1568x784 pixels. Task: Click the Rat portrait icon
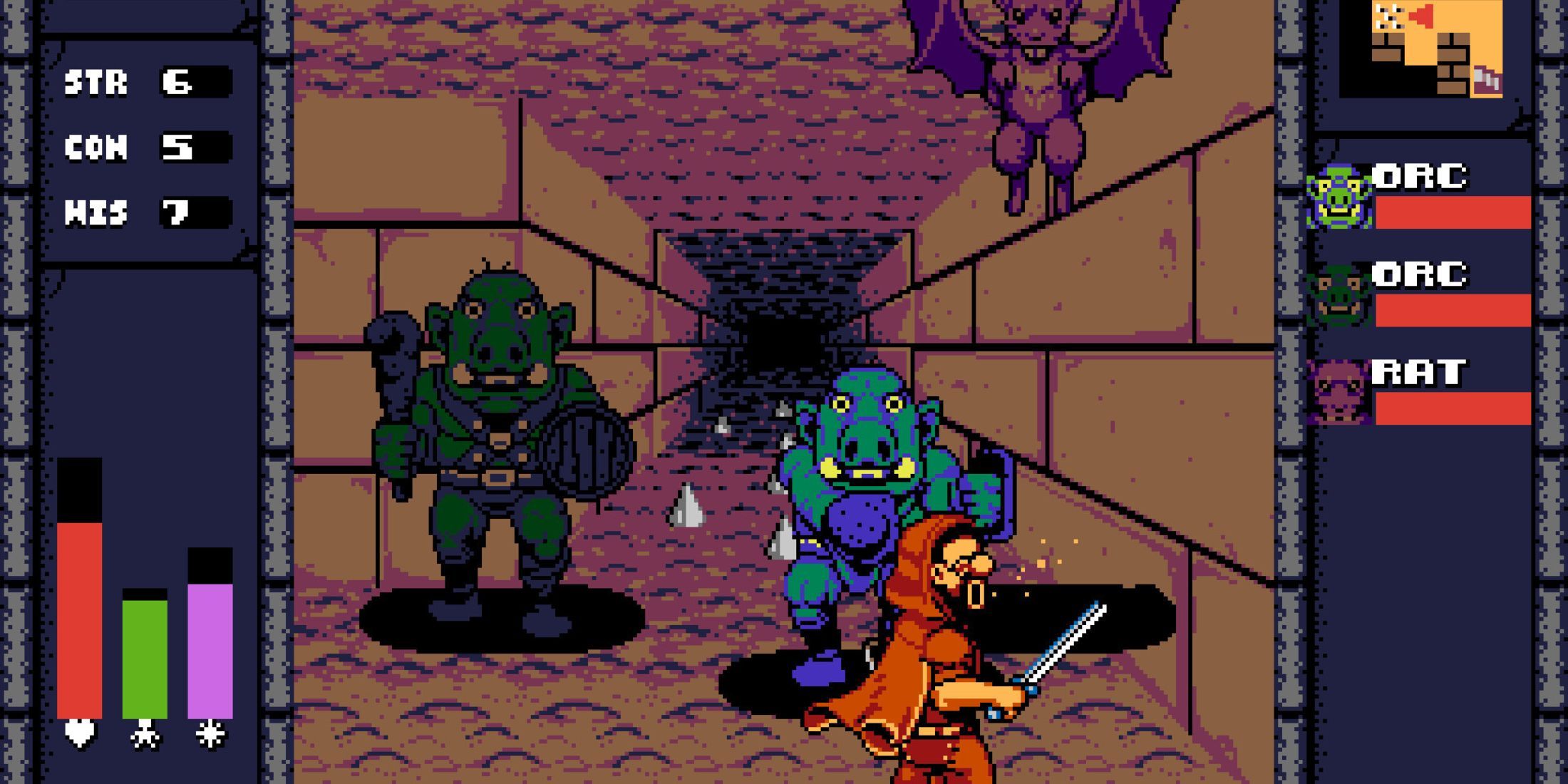[1336, 392]
